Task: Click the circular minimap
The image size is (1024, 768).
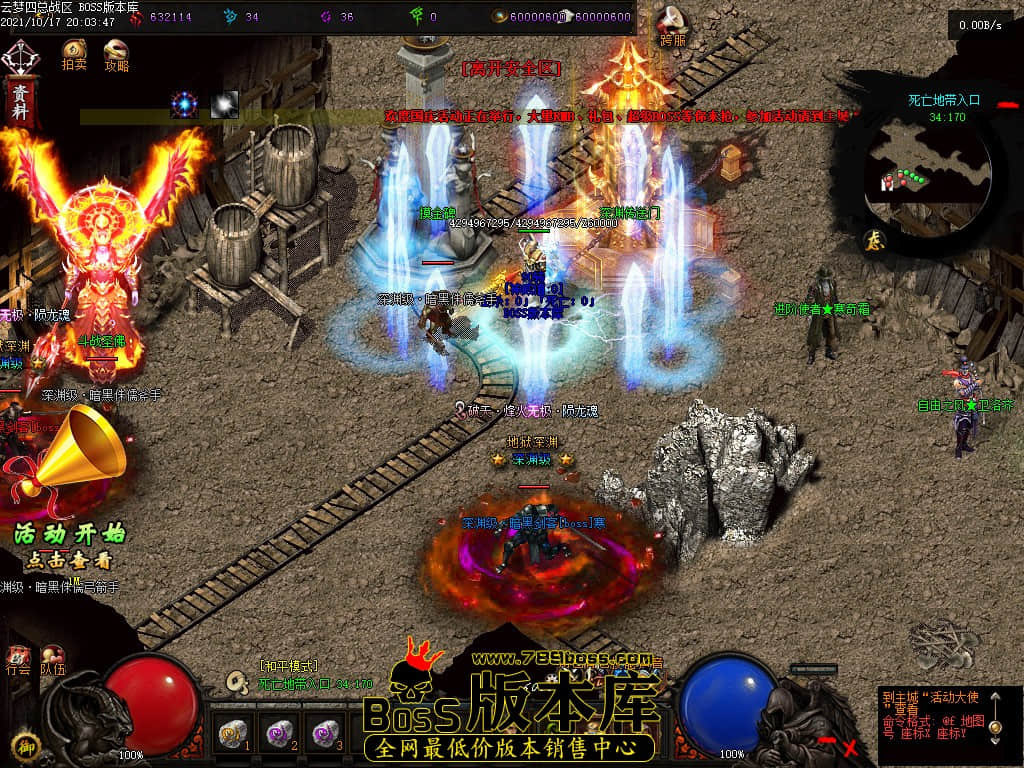Action: click(929, 165)
